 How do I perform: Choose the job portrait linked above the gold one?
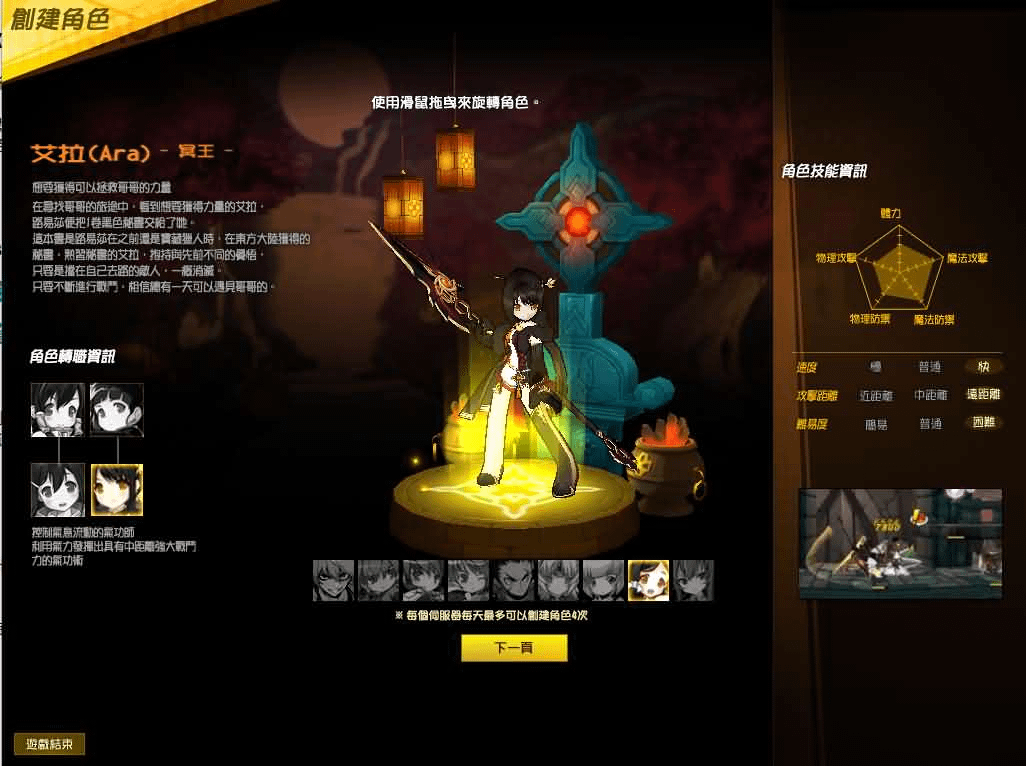pos(117,409)
